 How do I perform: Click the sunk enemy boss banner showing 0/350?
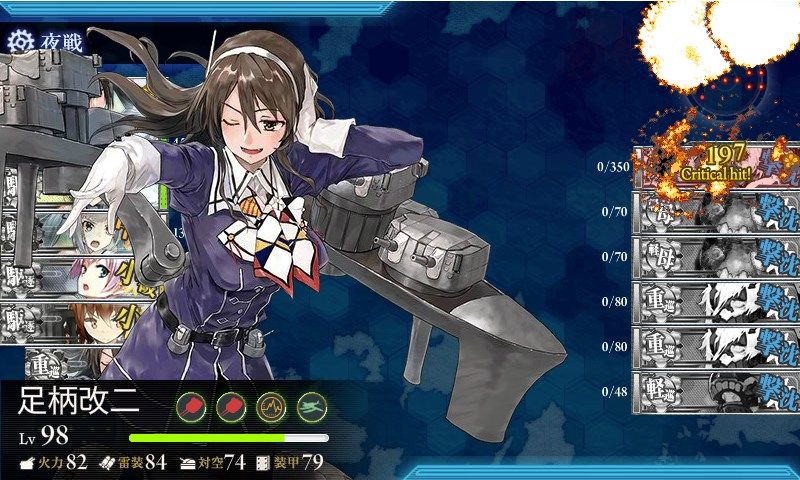point(717,167)
